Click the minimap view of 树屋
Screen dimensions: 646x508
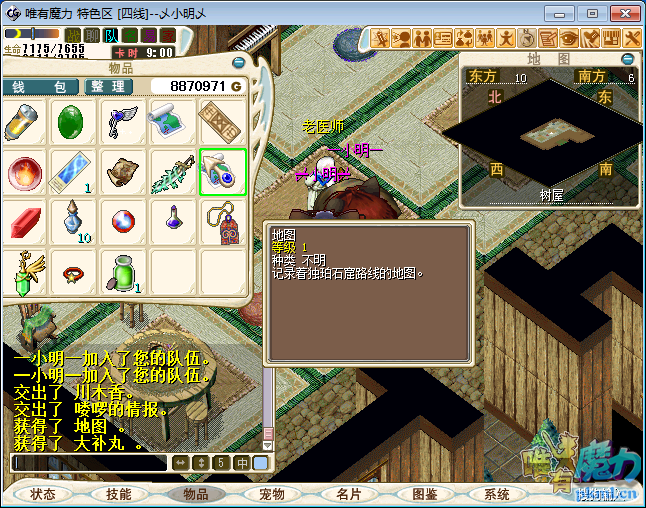pos(544,130)
